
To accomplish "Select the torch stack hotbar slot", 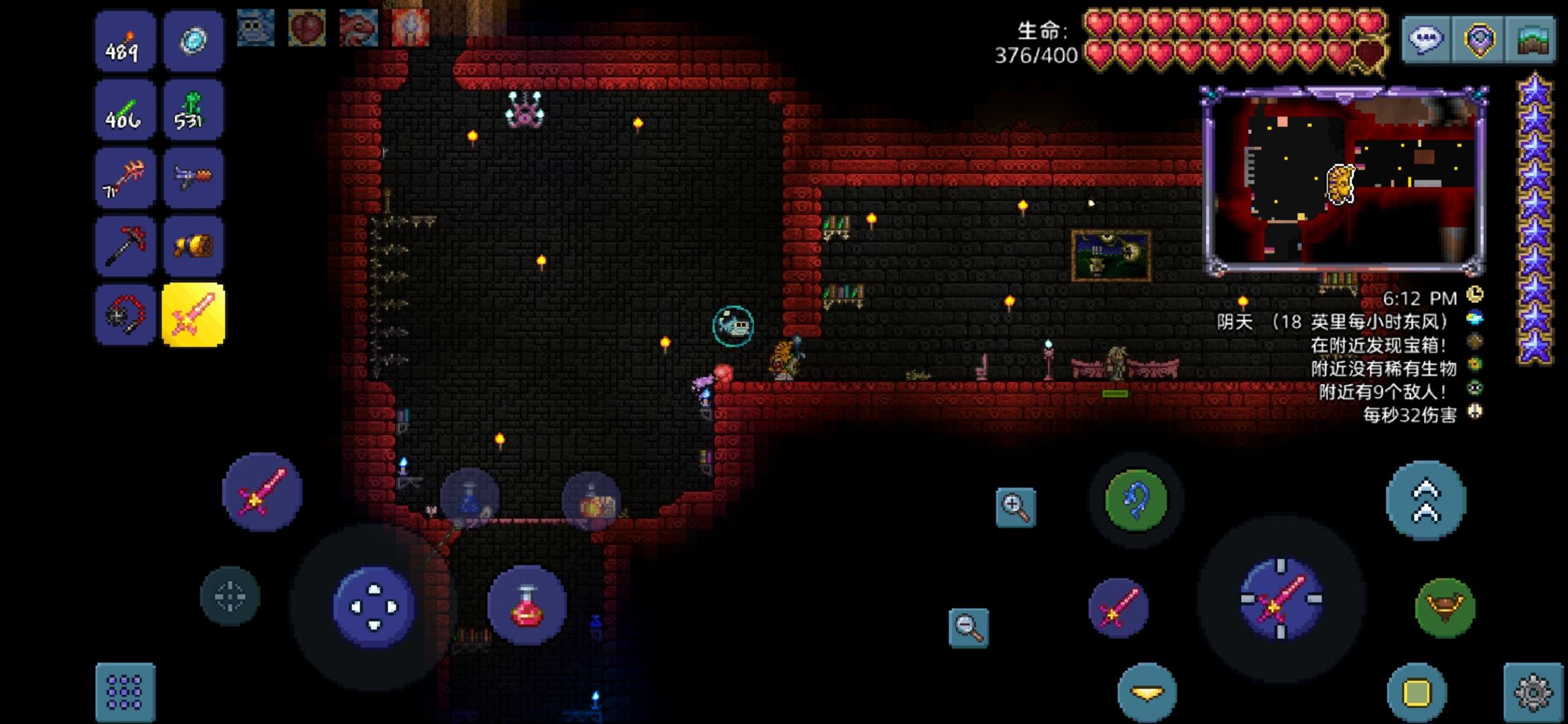I will pyautogui.click(x=125, y=42).
